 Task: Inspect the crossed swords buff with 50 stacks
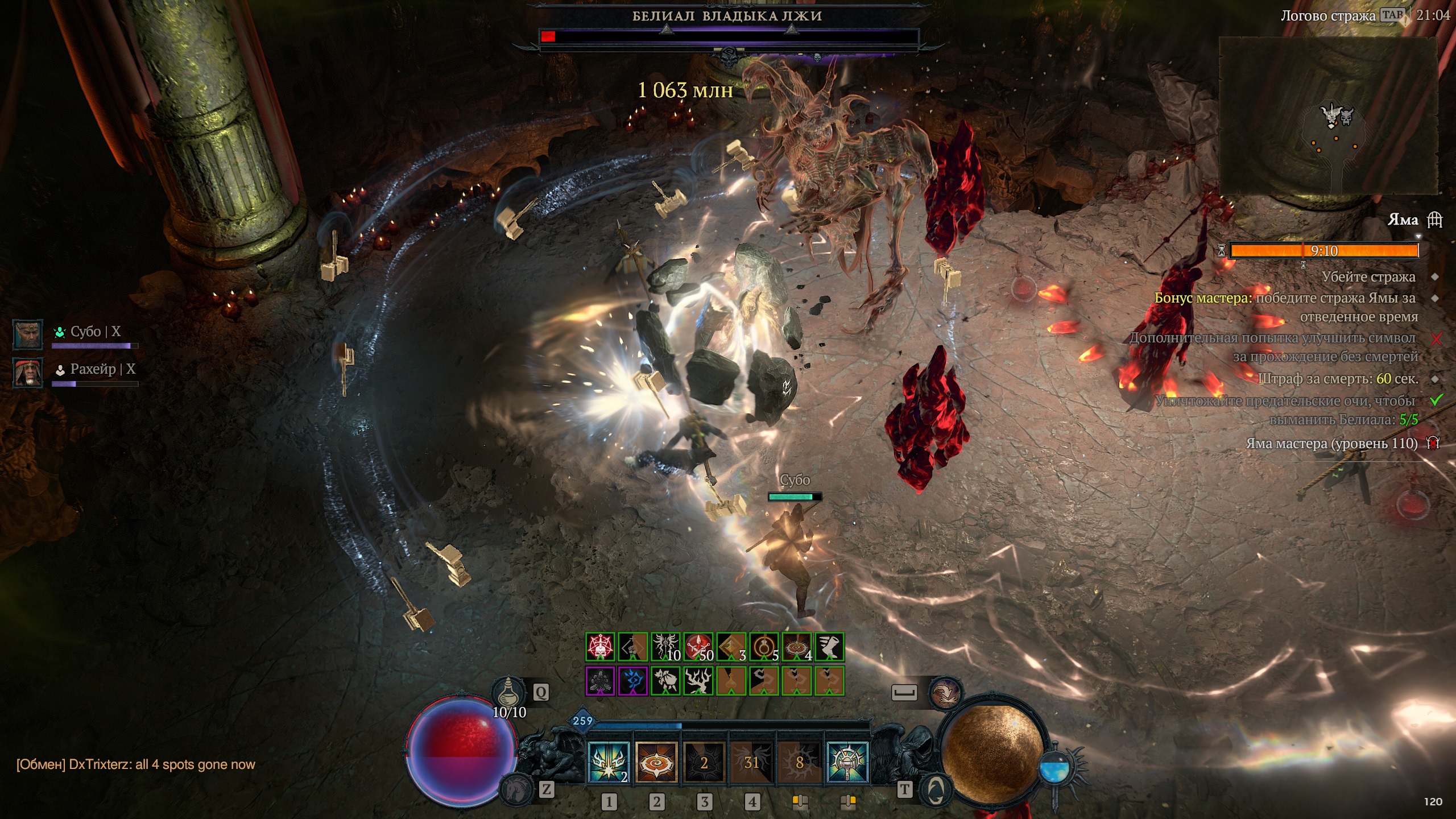pos(698,647)
